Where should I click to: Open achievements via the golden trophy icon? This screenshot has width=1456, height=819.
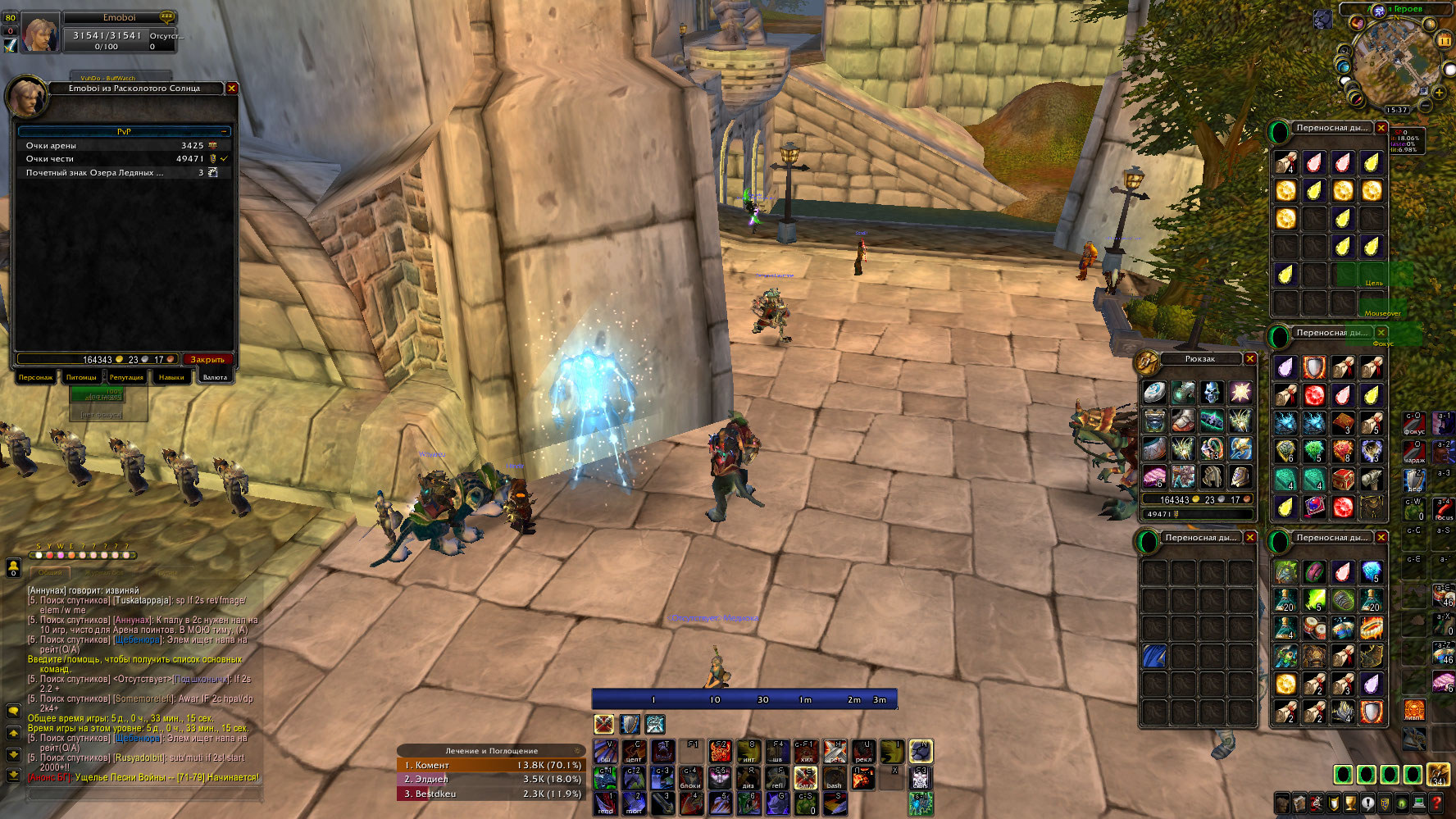(1350, 803)
